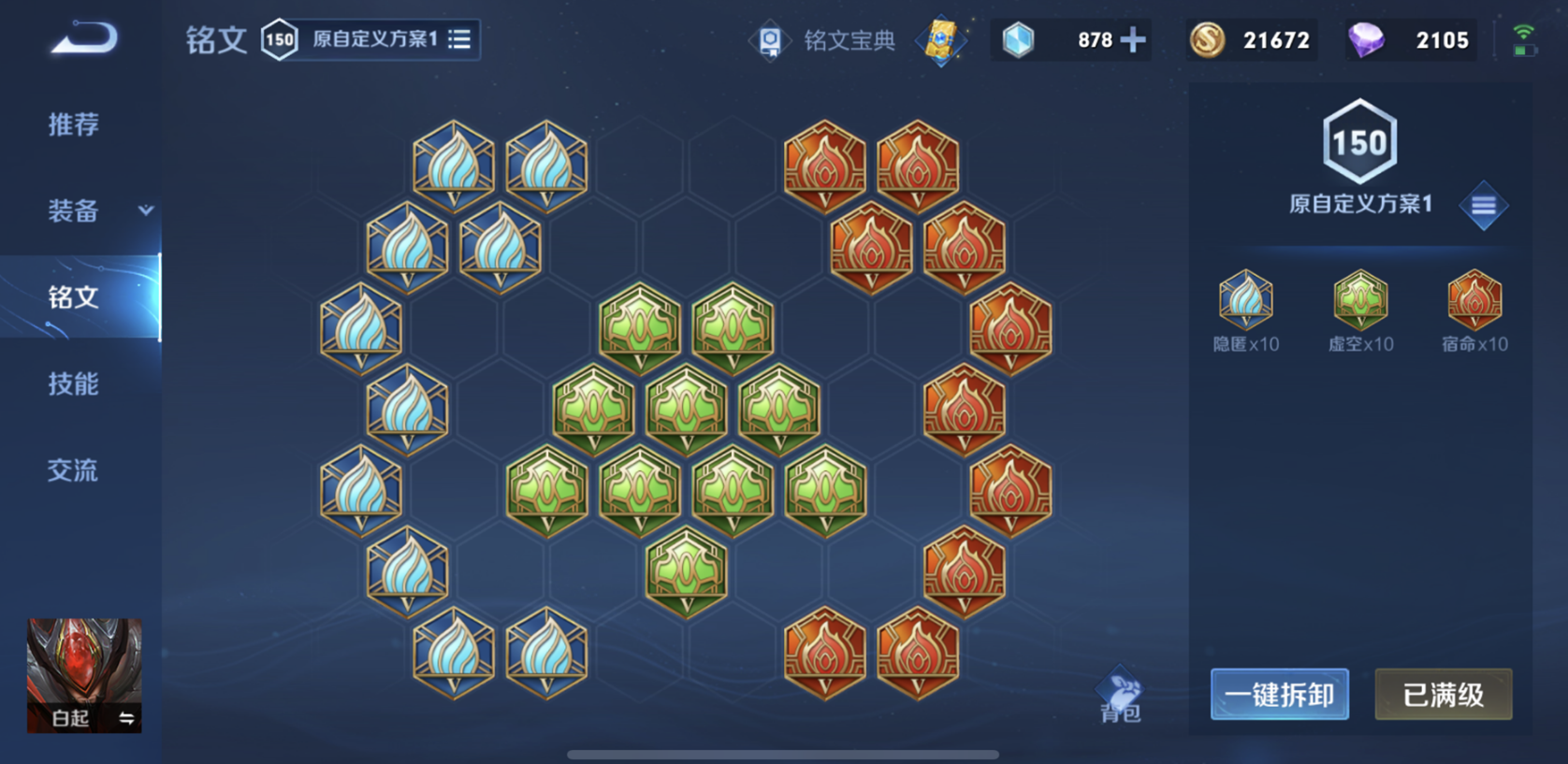Select the 虚空 green rune in inventory
Viewport: 1568px width, 764px height.
(x=1359, y=301)
